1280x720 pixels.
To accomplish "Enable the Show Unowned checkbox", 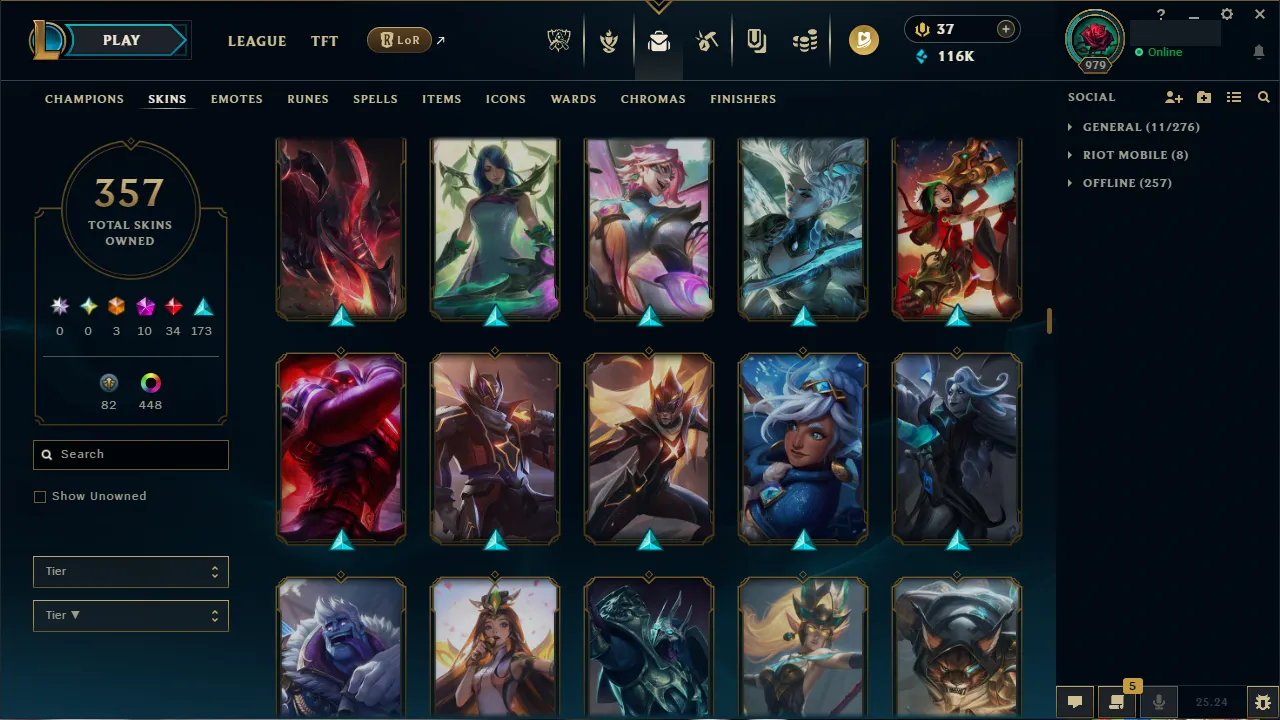I will pos(40,496).
